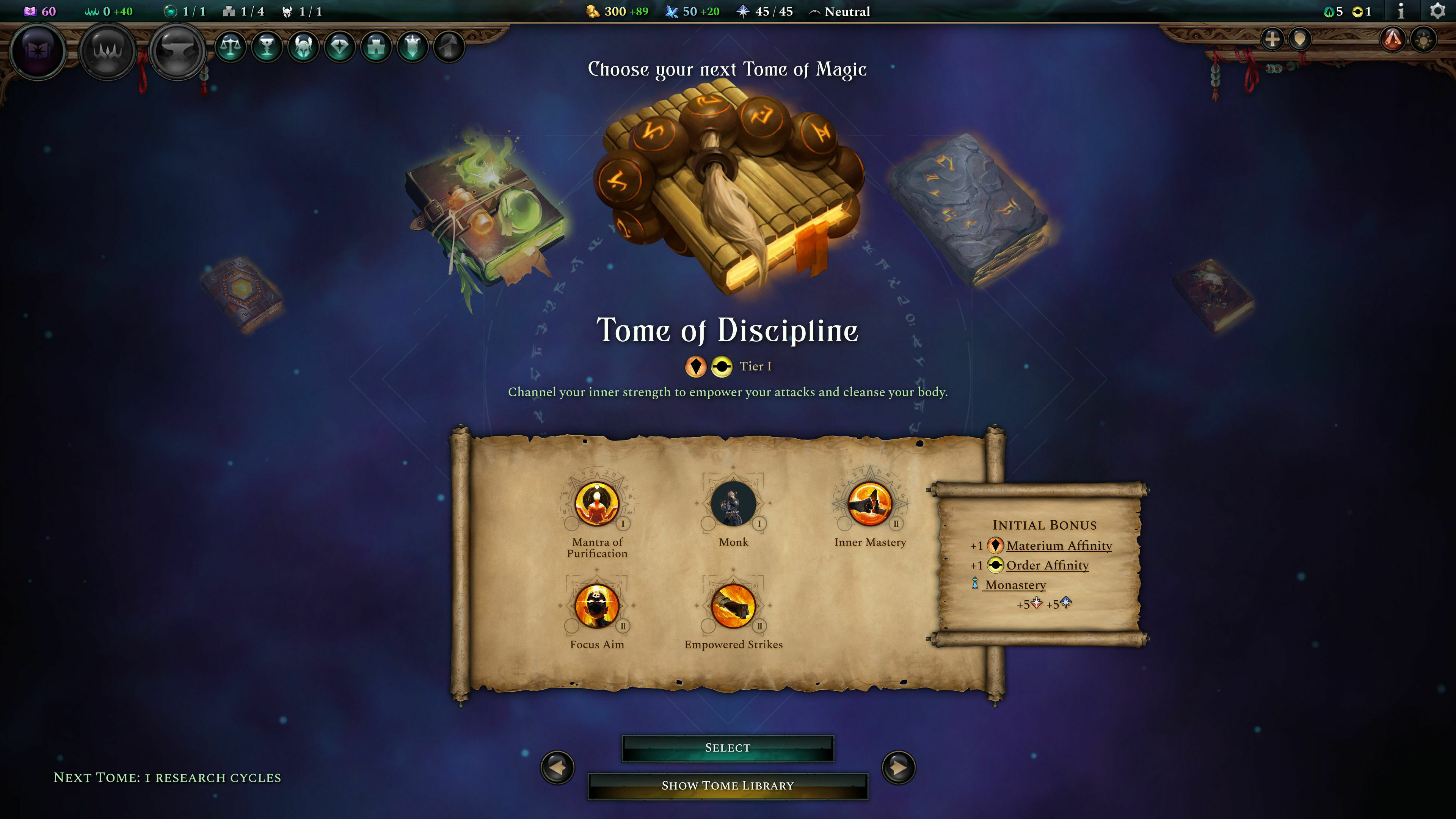Viewport: 1456px width, 819px height.
Task: Click the chalice icon in the top toolbar
Action: click(x=267, y=46)
